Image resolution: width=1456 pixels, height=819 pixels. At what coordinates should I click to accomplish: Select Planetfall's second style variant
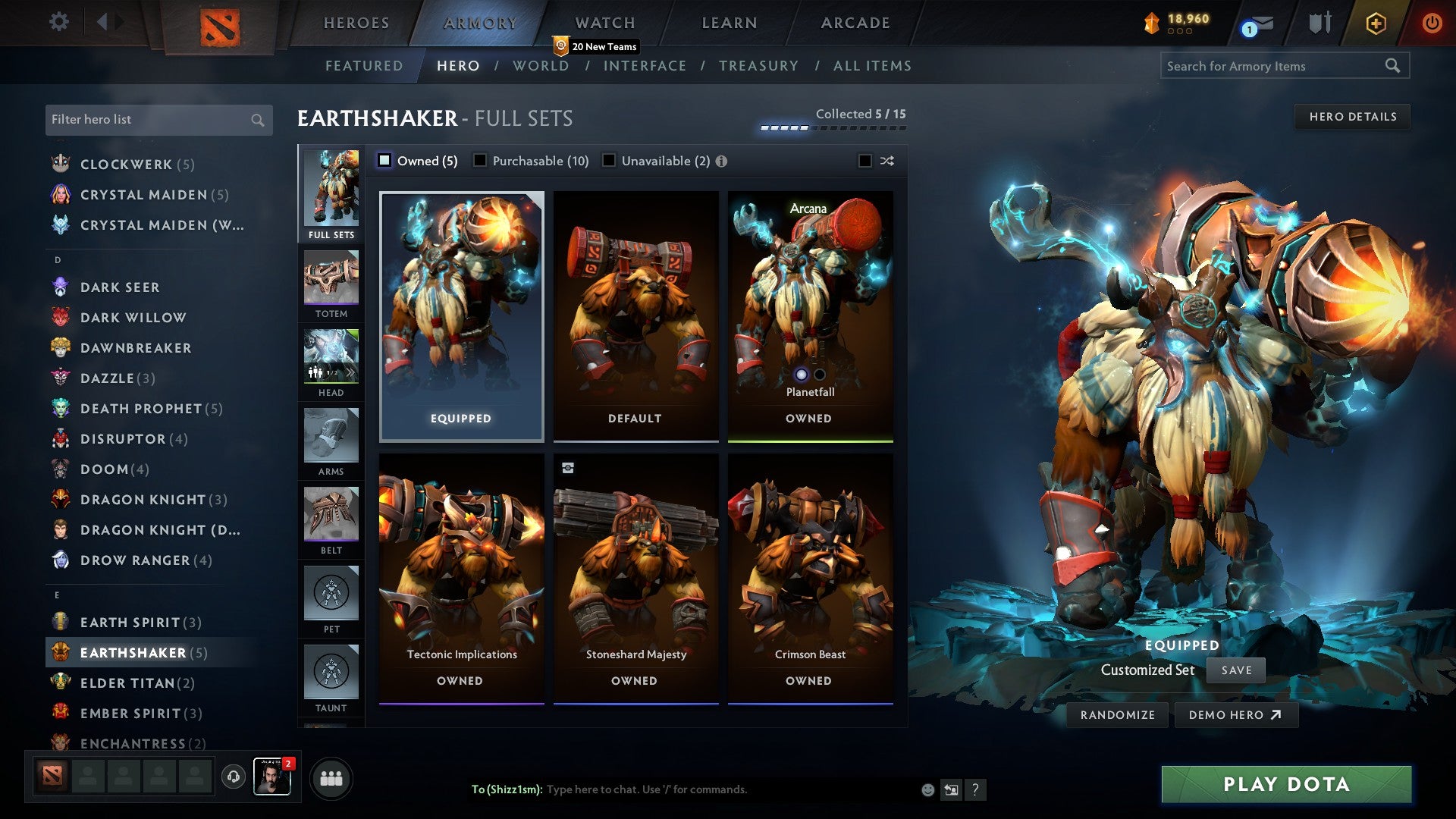(819, 375)
